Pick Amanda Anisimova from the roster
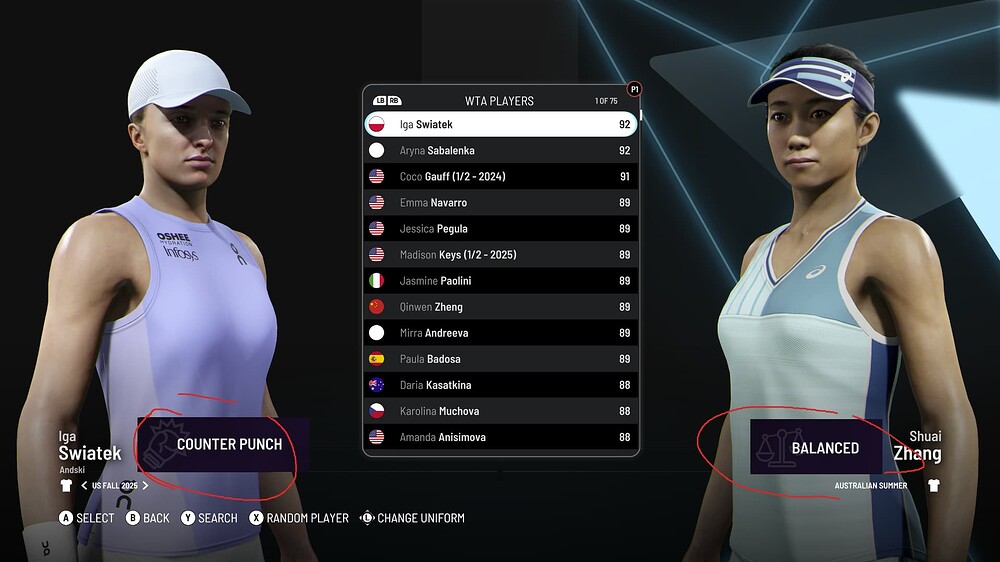 pos(500,437)
